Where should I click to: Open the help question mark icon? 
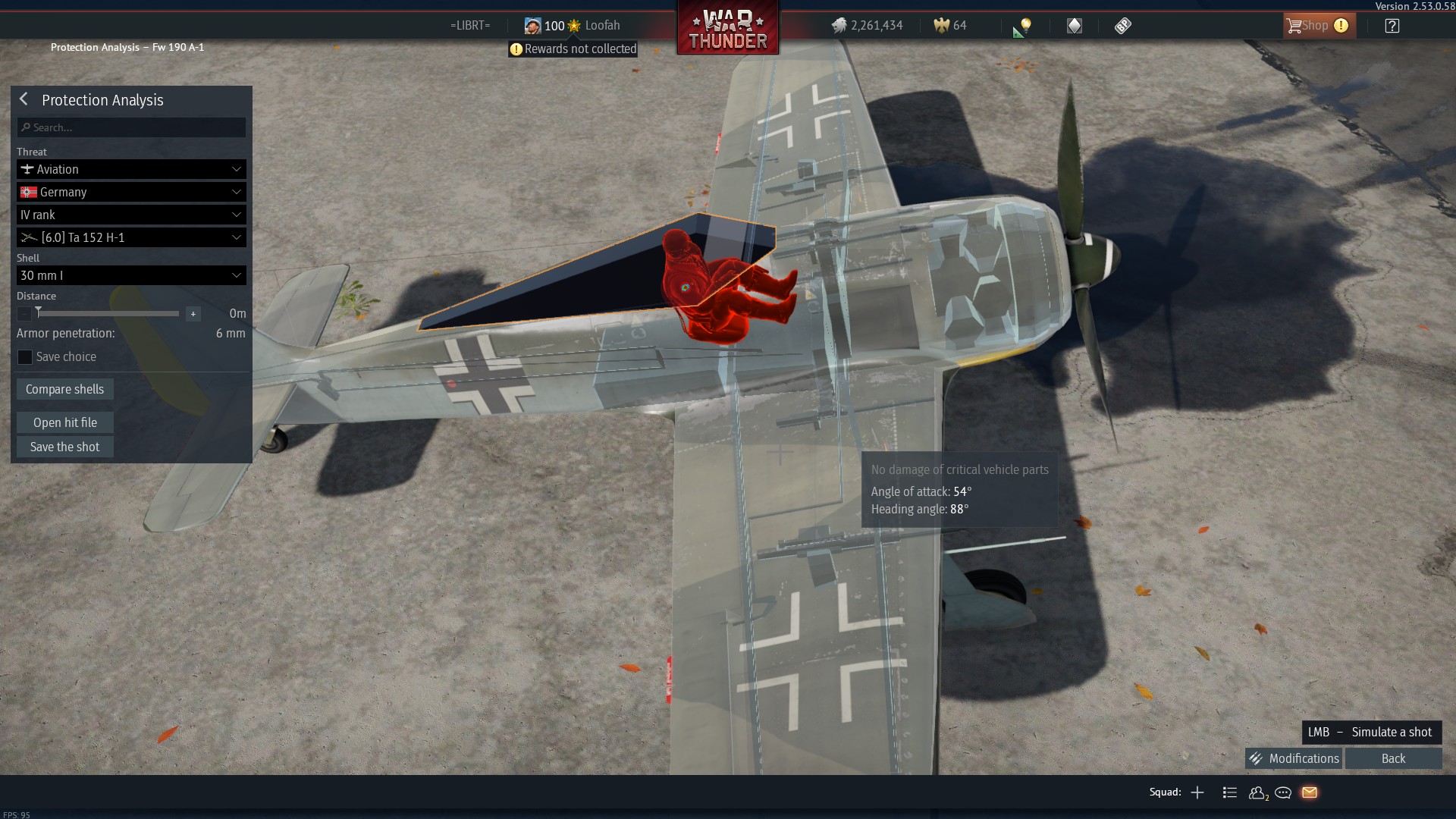[x=1392, y=26]
